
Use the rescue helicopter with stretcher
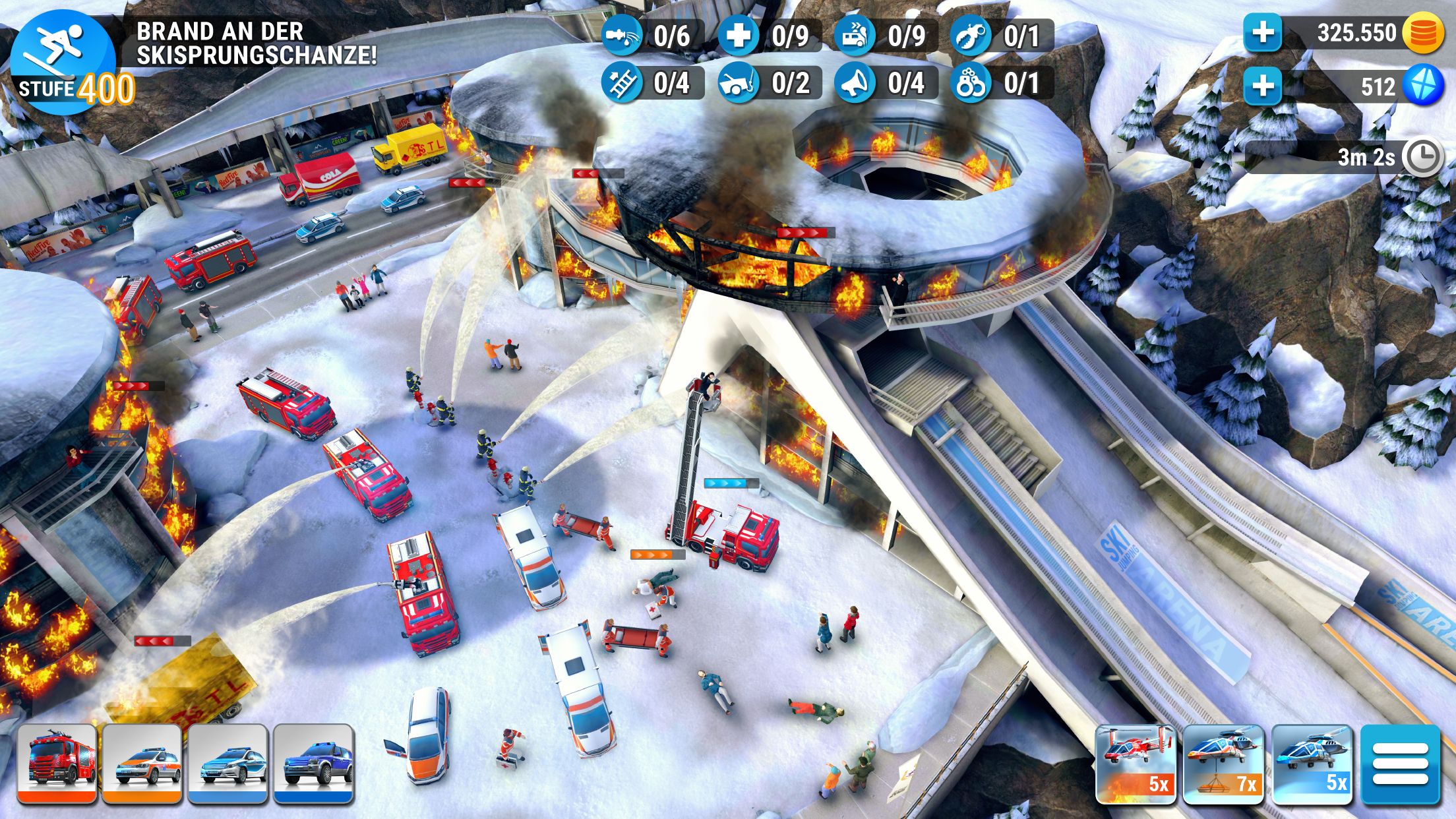[1223, 764]
